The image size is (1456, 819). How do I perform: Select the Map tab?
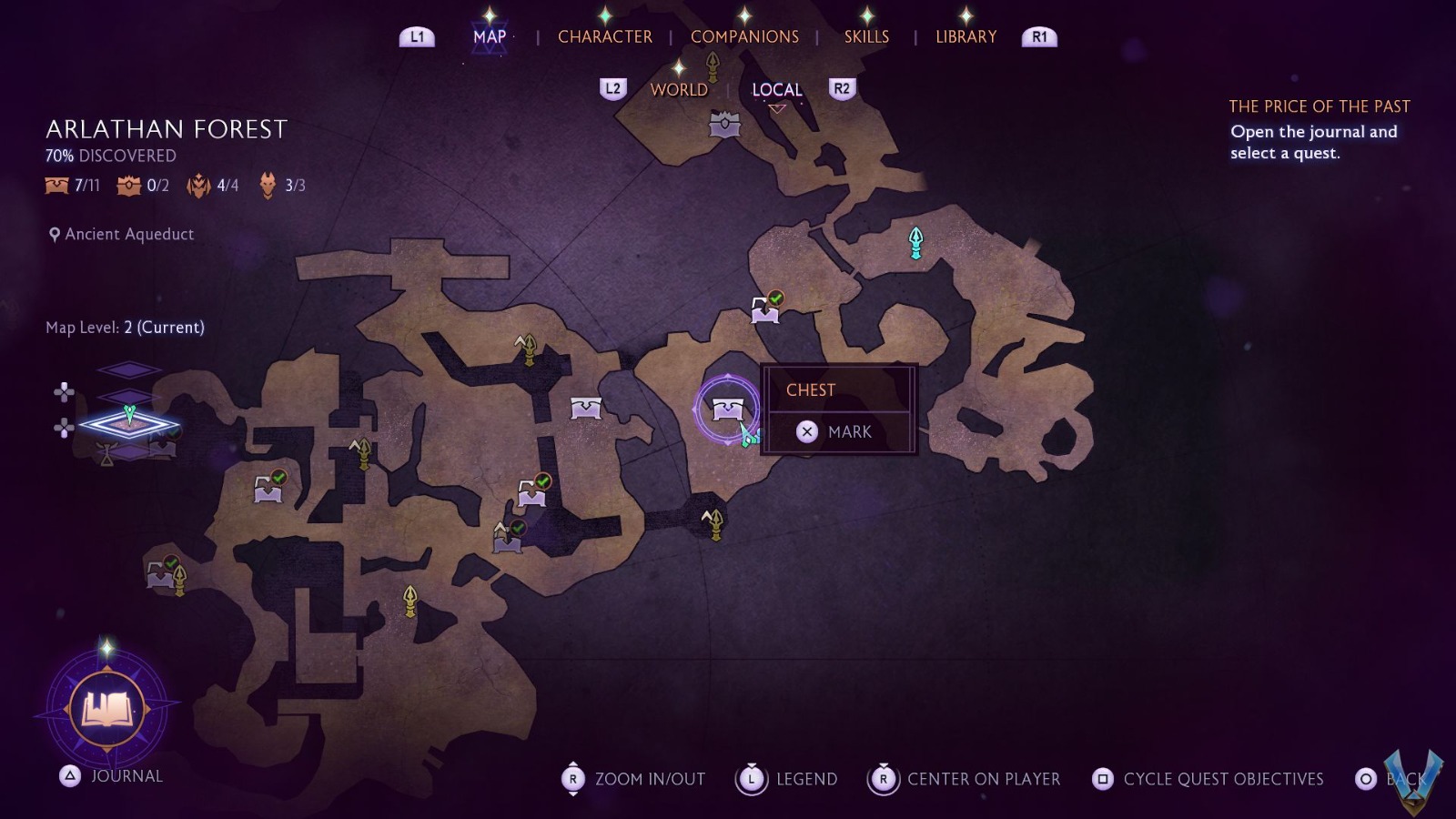coord(490,36)
